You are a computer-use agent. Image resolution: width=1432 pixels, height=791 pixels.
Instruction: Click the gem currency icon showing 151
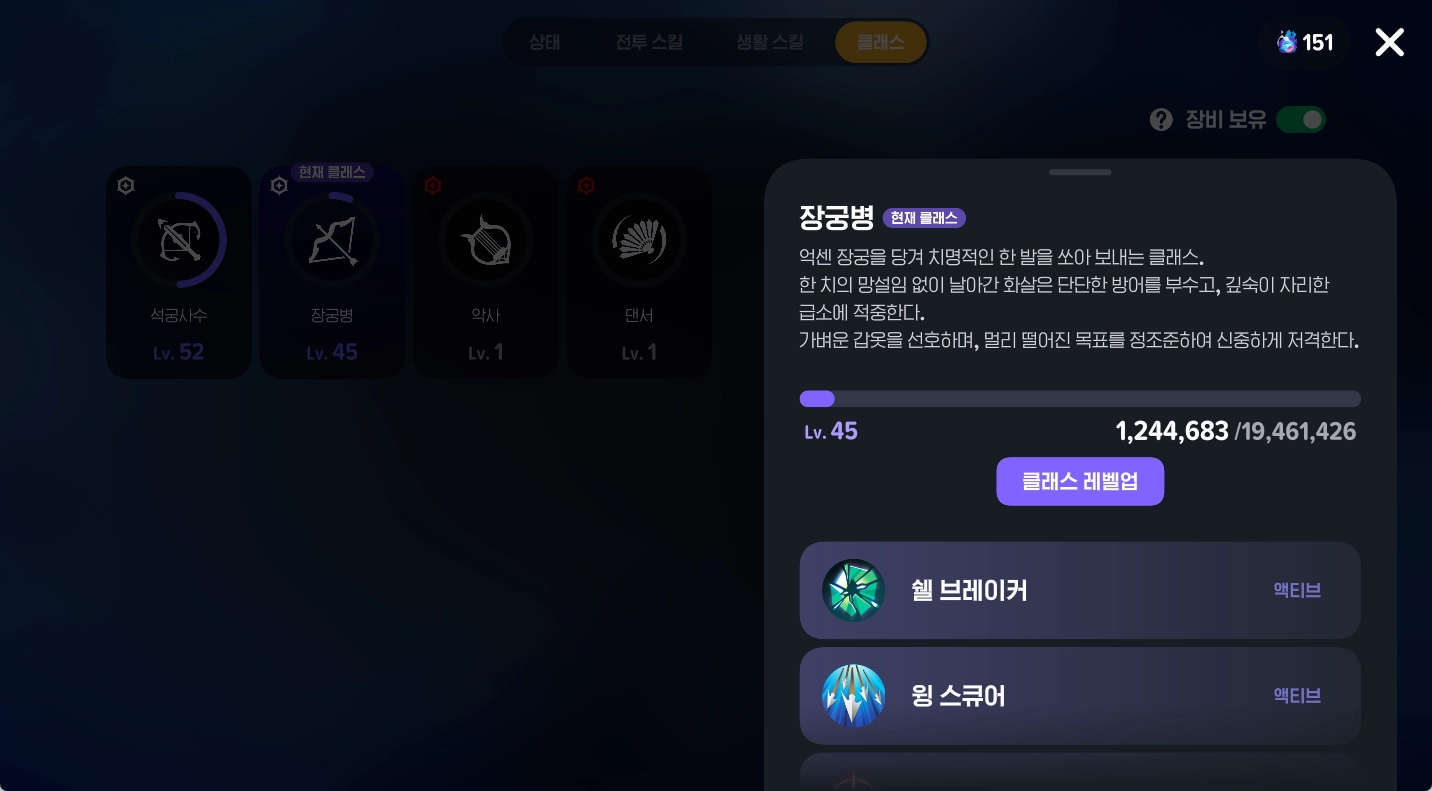1287,42
